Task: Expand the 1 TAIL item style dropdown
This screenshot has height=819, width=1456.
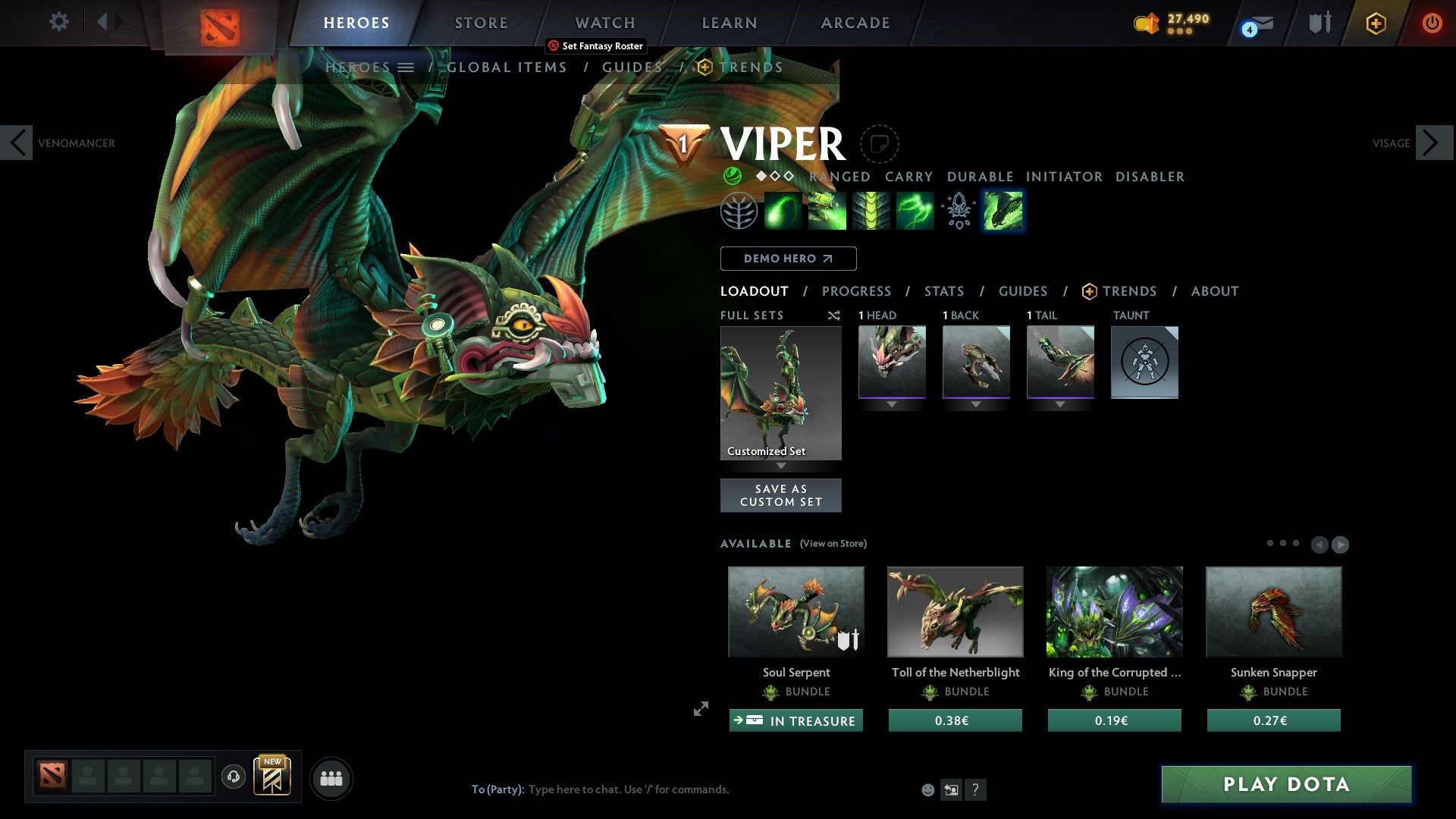Action: pyautogui.click(x=1060, y=404)
